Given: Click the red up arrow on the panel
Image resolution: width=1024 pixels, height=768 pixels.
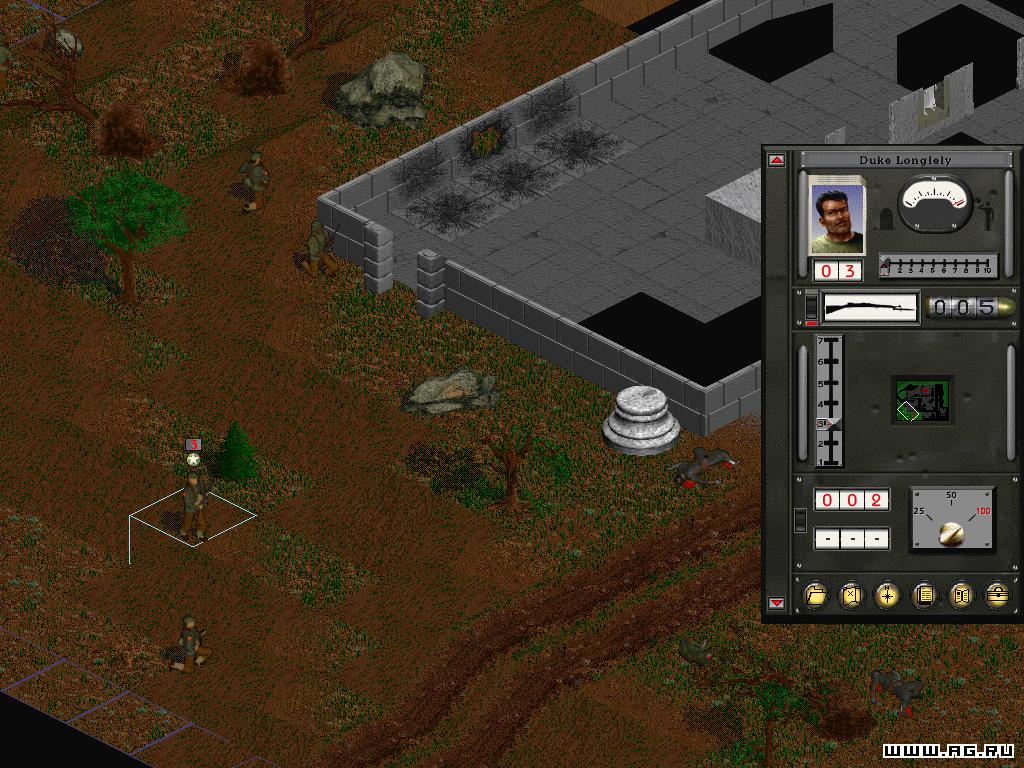Looking at the screenshot, I should tap(776, 160).
